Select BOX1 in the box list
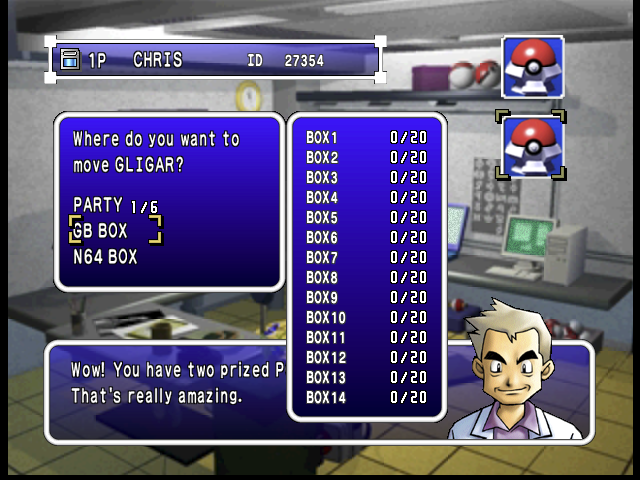Screen dimensions: 640x480 click(x=366, y=137)
